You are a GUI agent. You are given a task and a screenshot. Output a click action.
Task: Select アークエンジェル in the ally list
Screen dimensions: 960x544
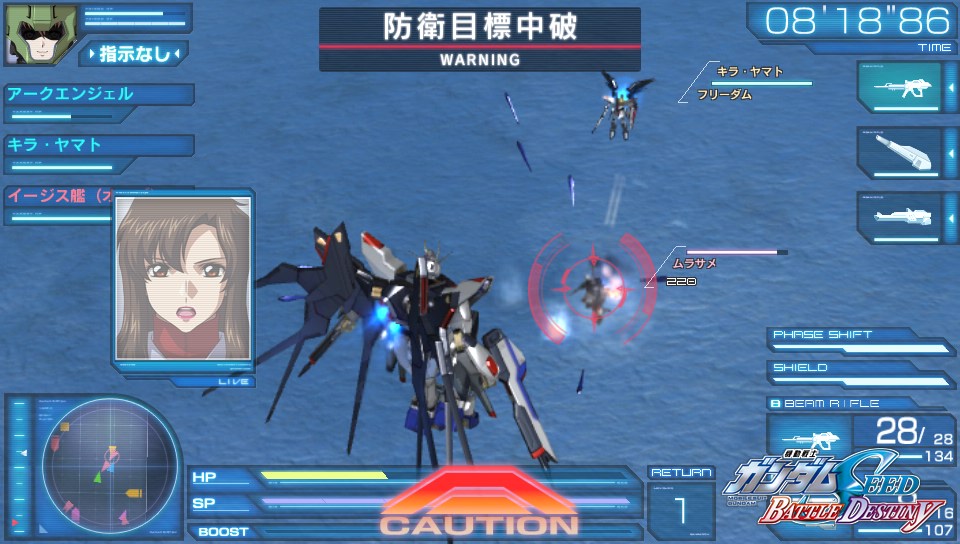[x=98, y=95]
